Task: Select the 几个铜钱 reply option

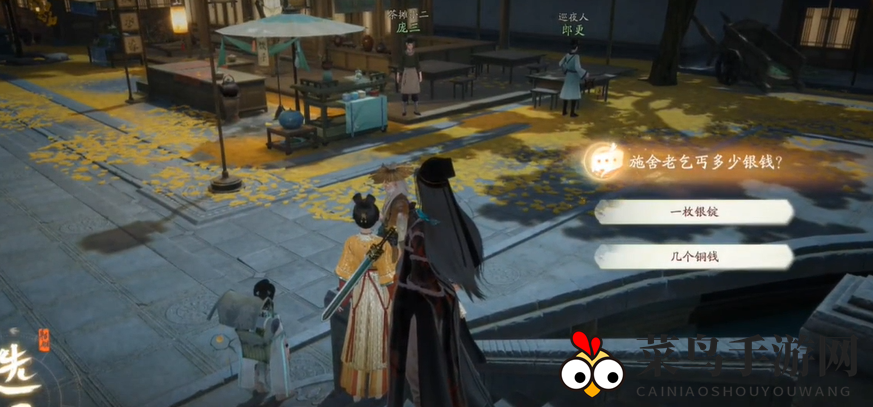Action: coord(694,257)
